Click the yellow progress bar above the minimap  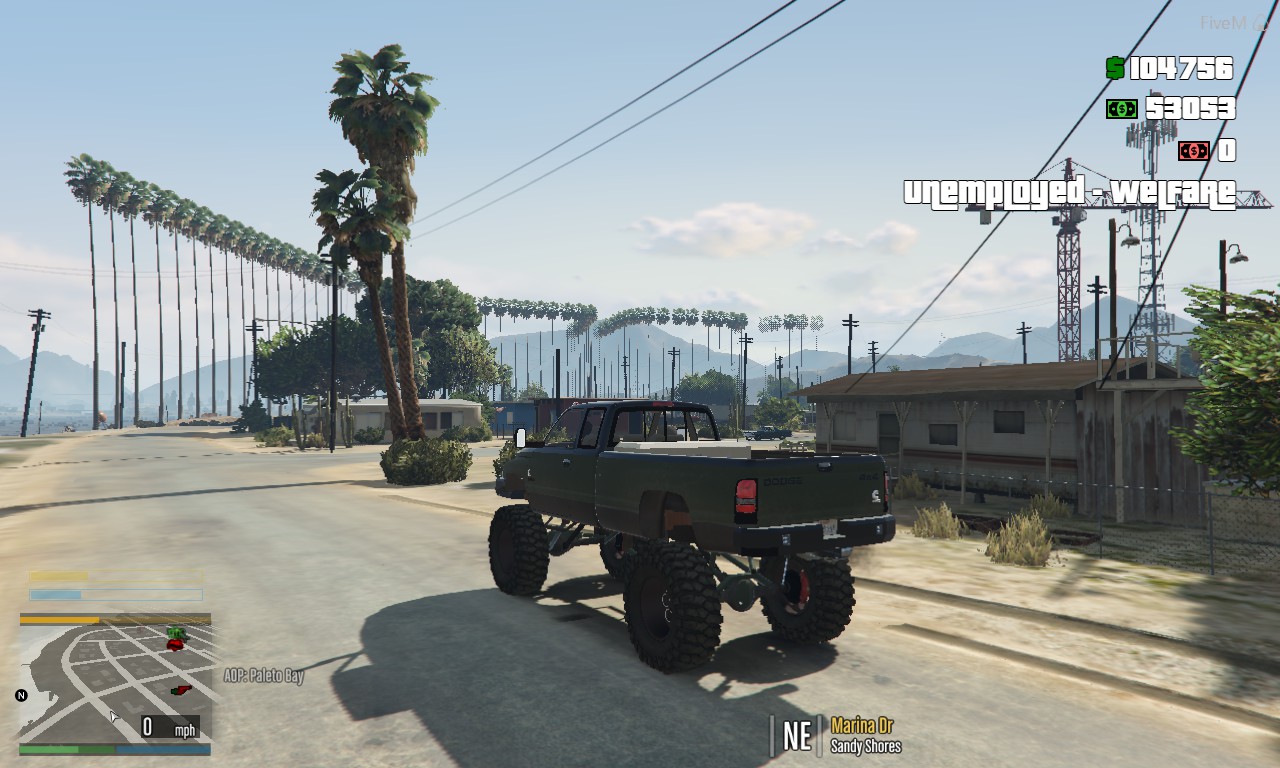click(x=60, y=576)
